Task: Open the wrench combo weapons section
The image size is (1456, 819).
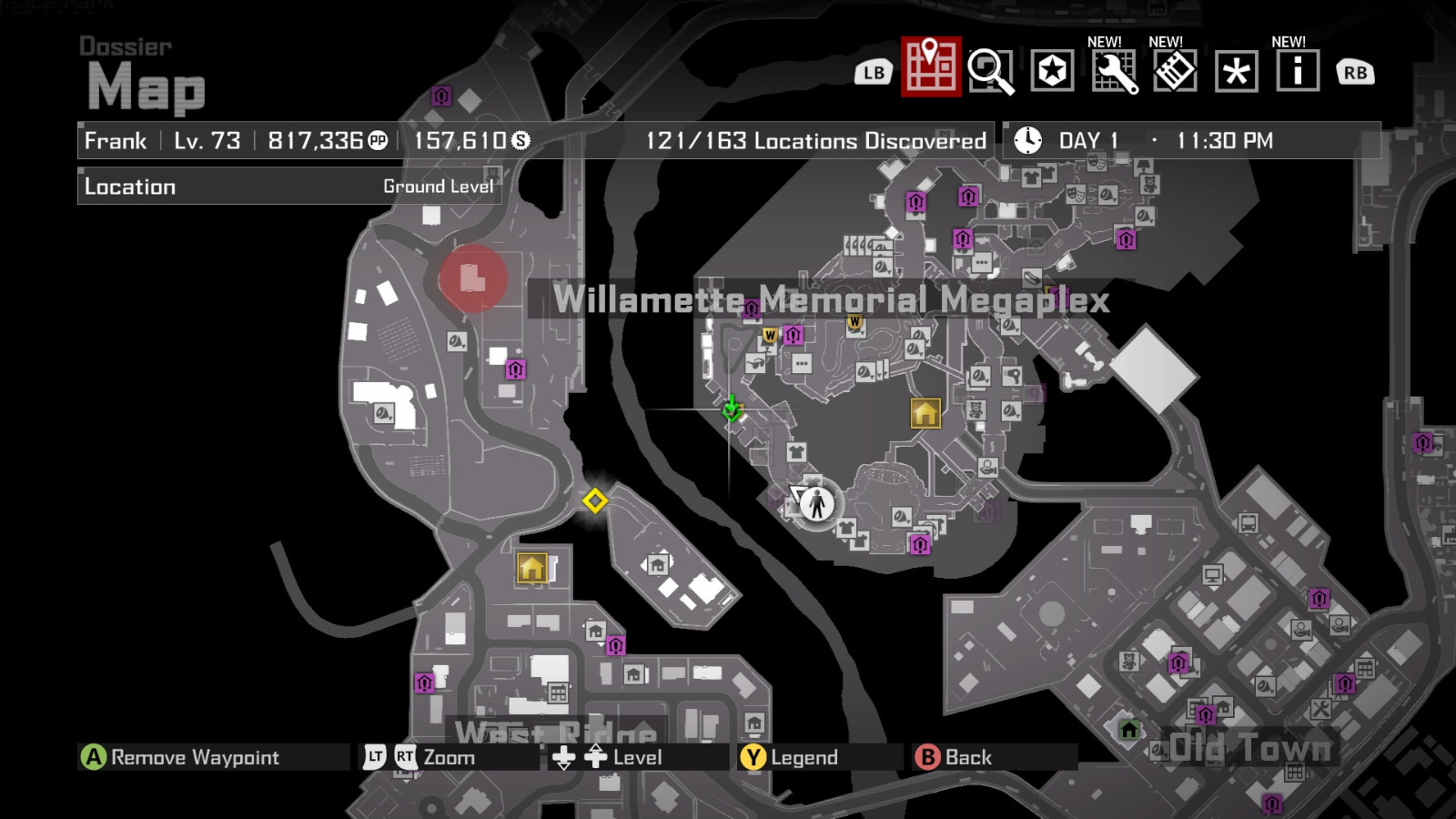Action: tap(1116, 69)
